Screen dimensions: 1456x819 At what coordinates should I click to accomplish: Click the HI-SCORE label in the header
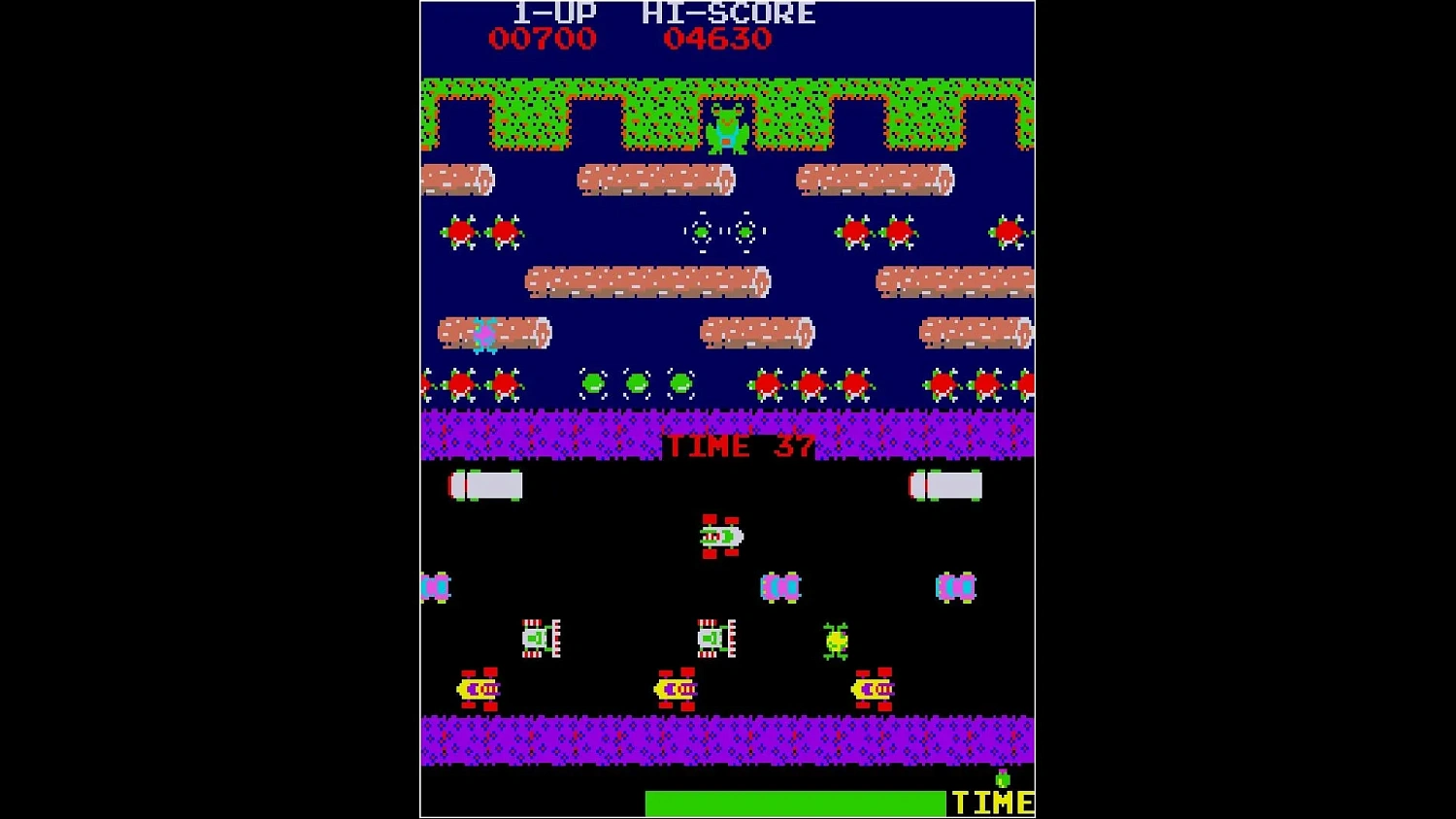tap(728, 13)
